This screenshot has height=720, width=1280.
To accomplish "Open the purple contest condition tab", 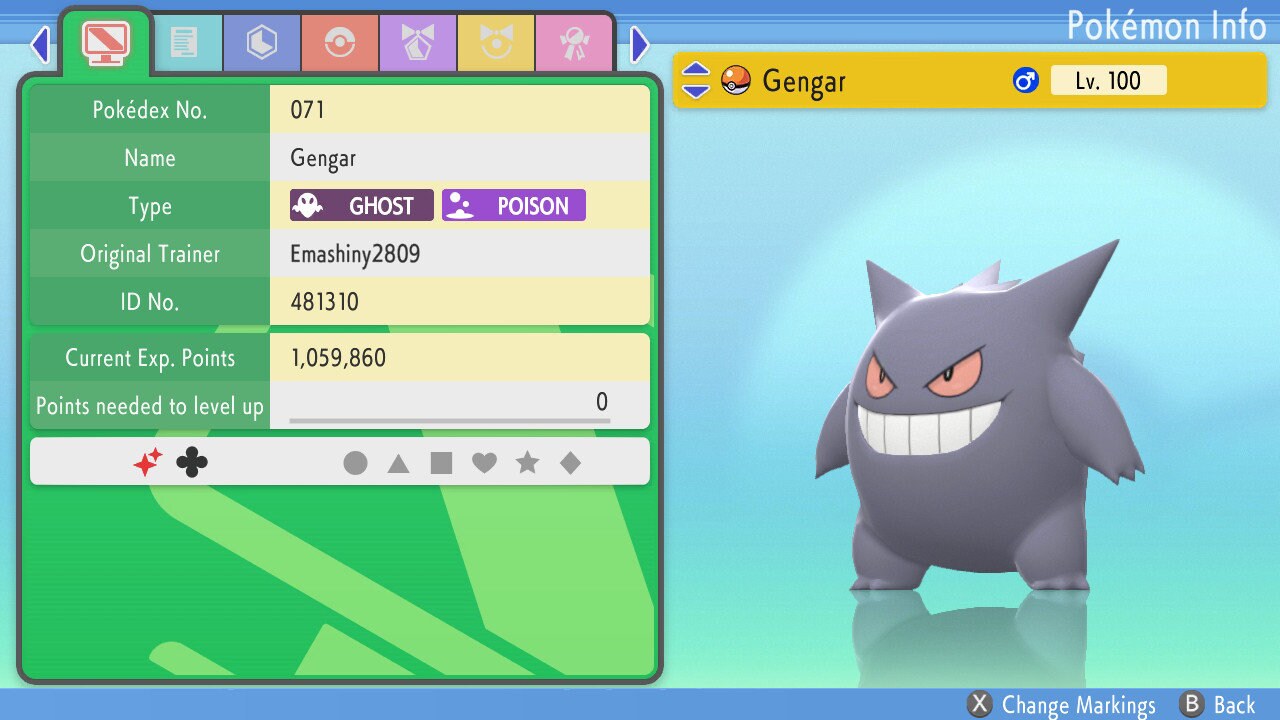I will (417, 43).
